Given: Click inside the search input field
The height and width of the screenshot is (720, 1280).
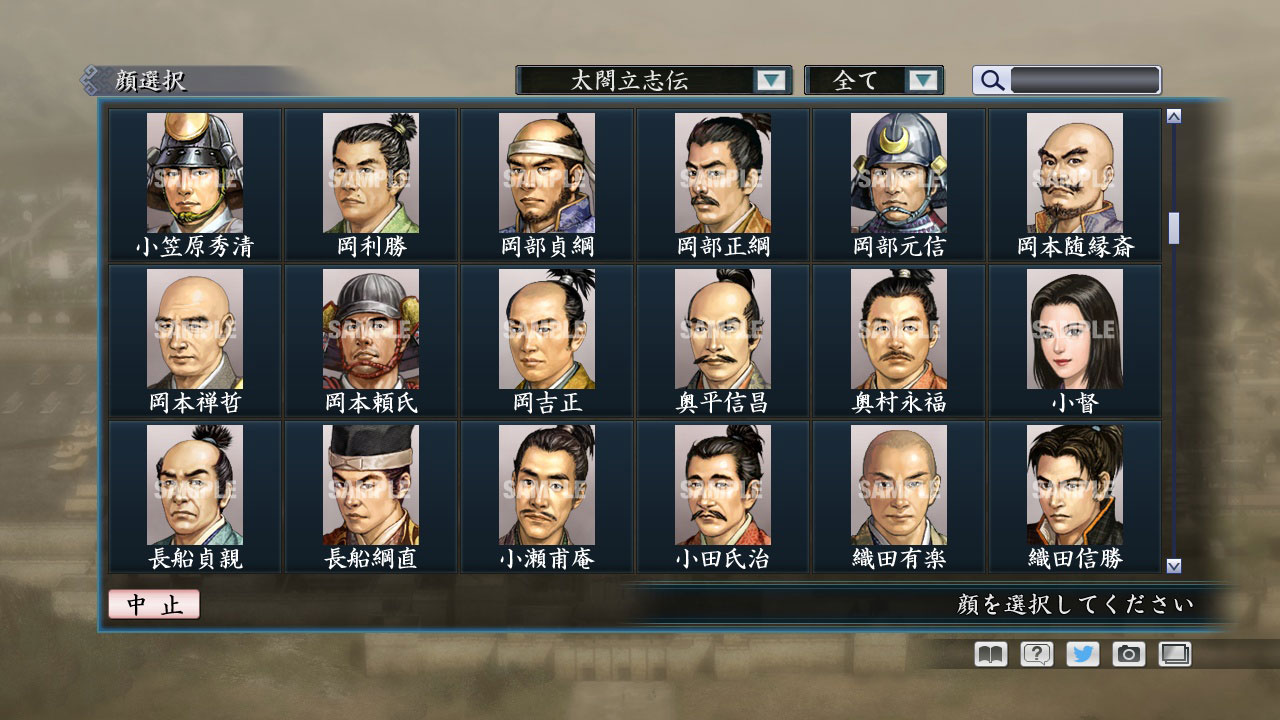Looking at the screenshot, I should [x=1085, y=80].
